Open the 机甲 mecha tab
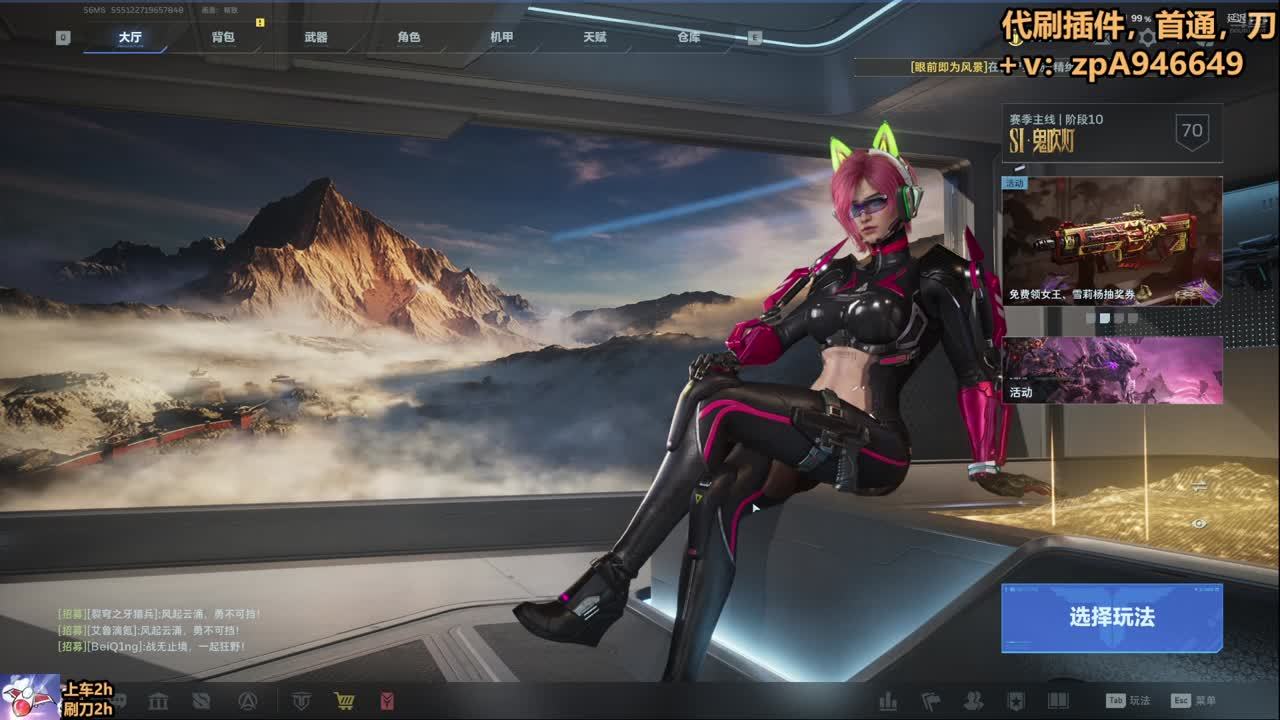Screen dimensions: 1280x720 [502, 37]
